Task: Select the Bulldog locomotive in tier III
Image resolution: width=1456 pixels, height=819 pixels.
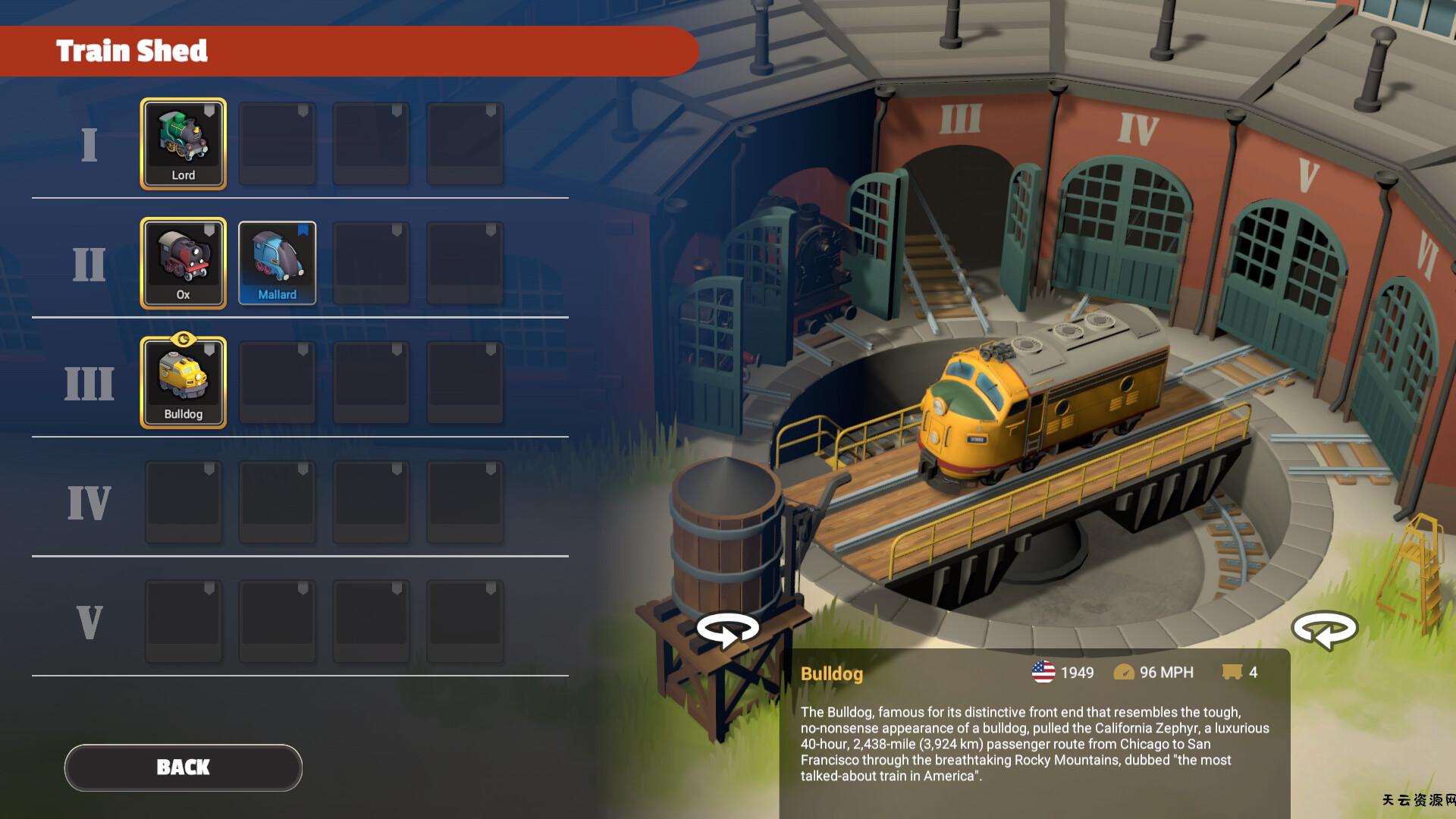Action: (x=184, y=382)
